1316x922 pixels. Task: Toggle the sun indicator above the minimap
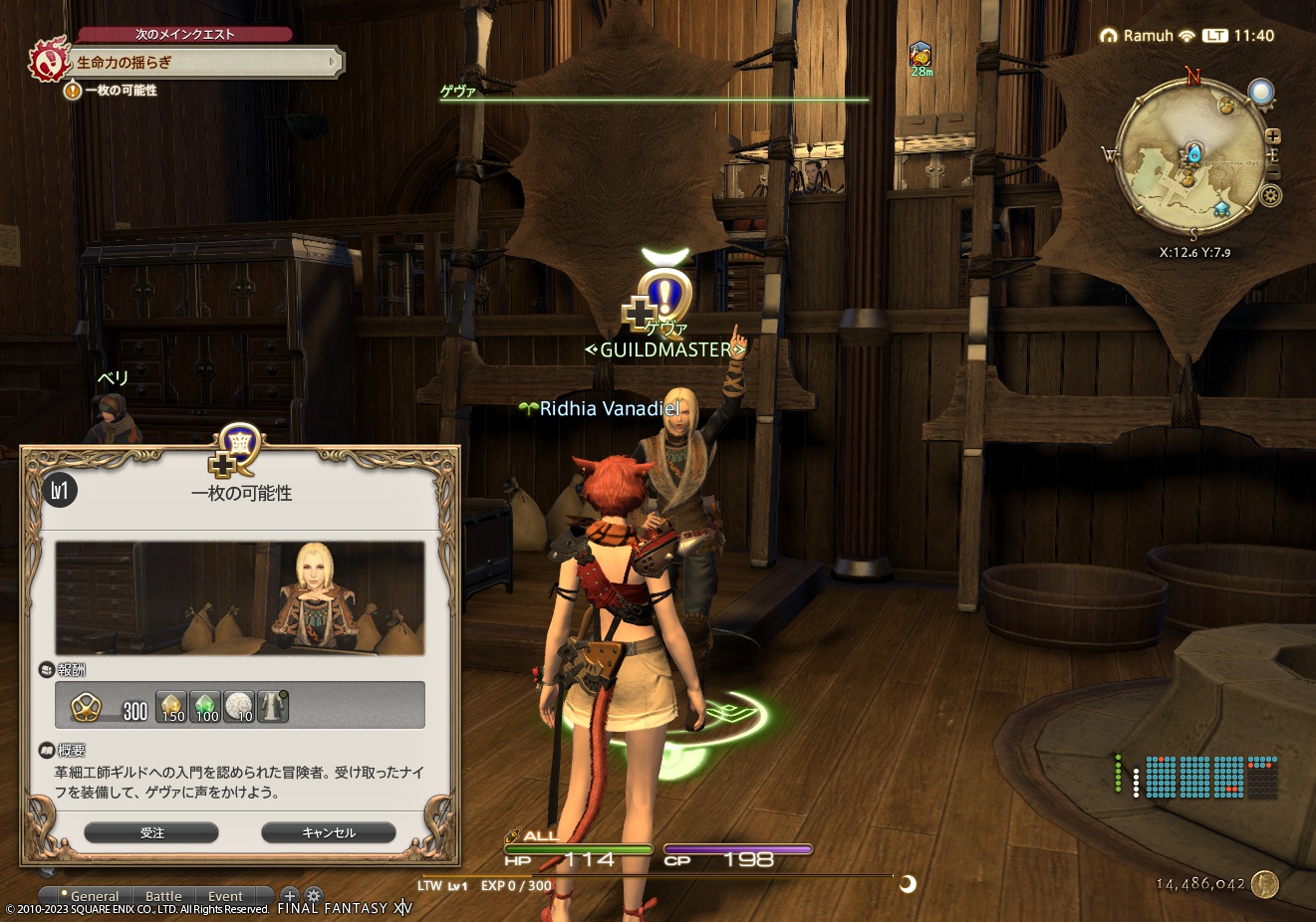pos(1261,92)
